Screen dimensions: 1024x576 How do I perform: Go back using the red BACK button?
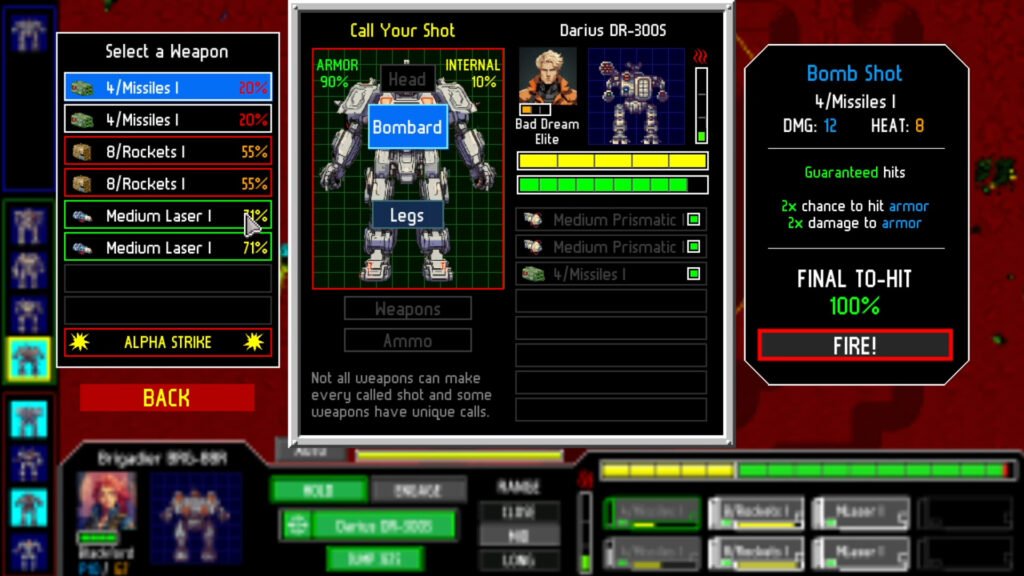click(167, 398)
